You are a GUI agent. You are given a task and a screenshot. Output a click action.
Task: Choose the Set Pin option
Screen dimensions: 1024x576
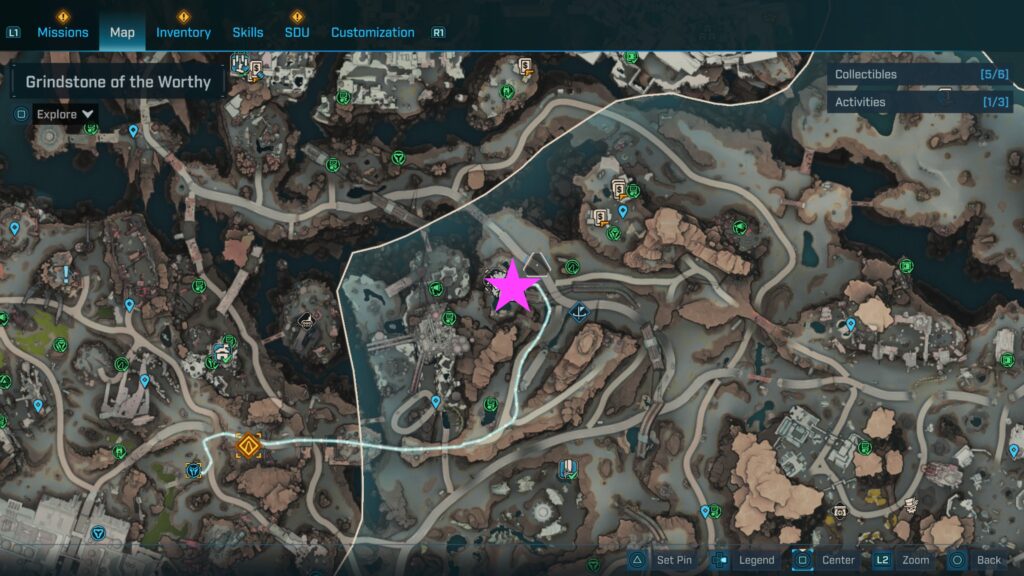[661, 560]
